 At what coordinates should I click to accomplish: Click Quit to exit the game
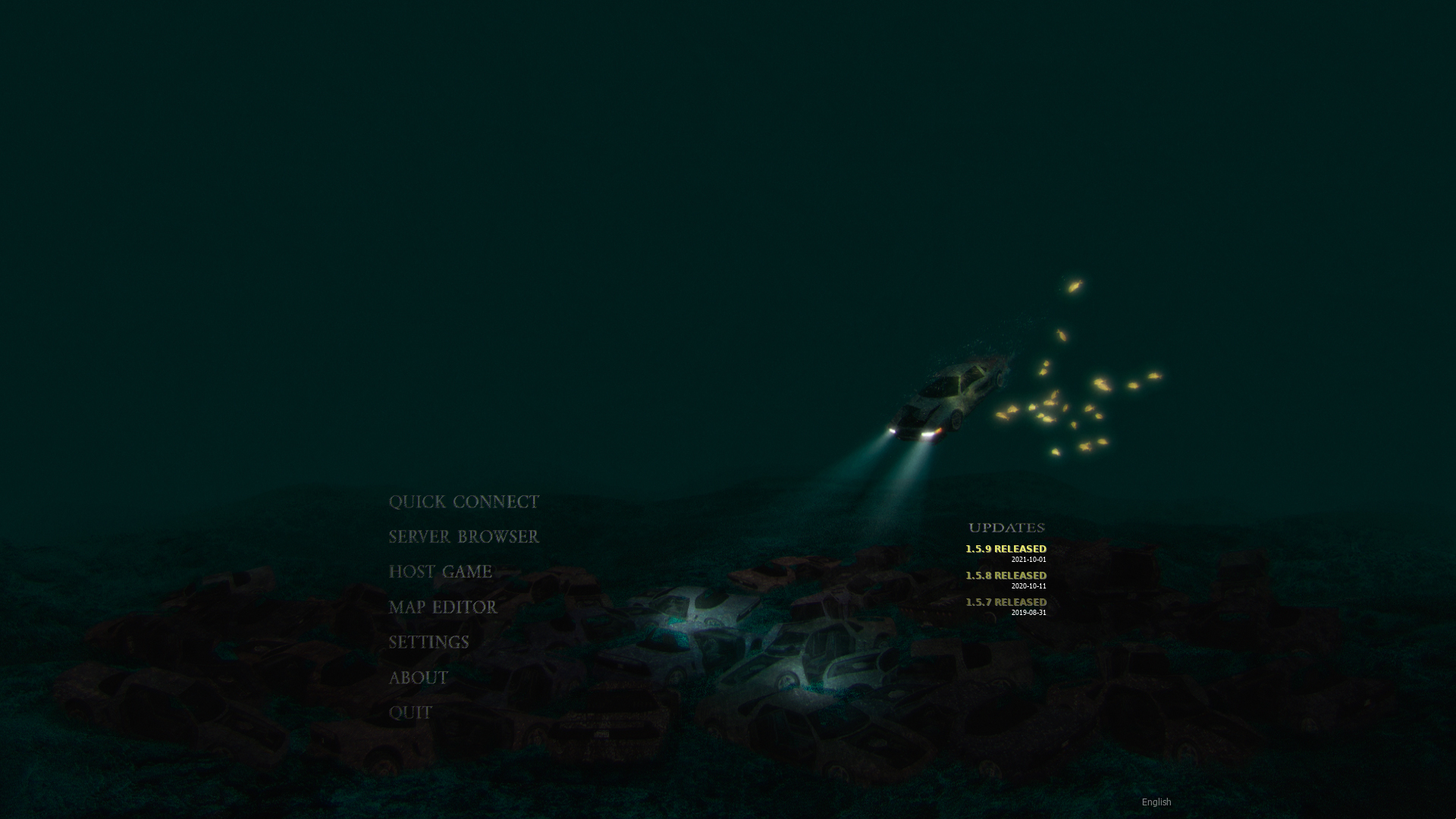(x=409, y=712)
